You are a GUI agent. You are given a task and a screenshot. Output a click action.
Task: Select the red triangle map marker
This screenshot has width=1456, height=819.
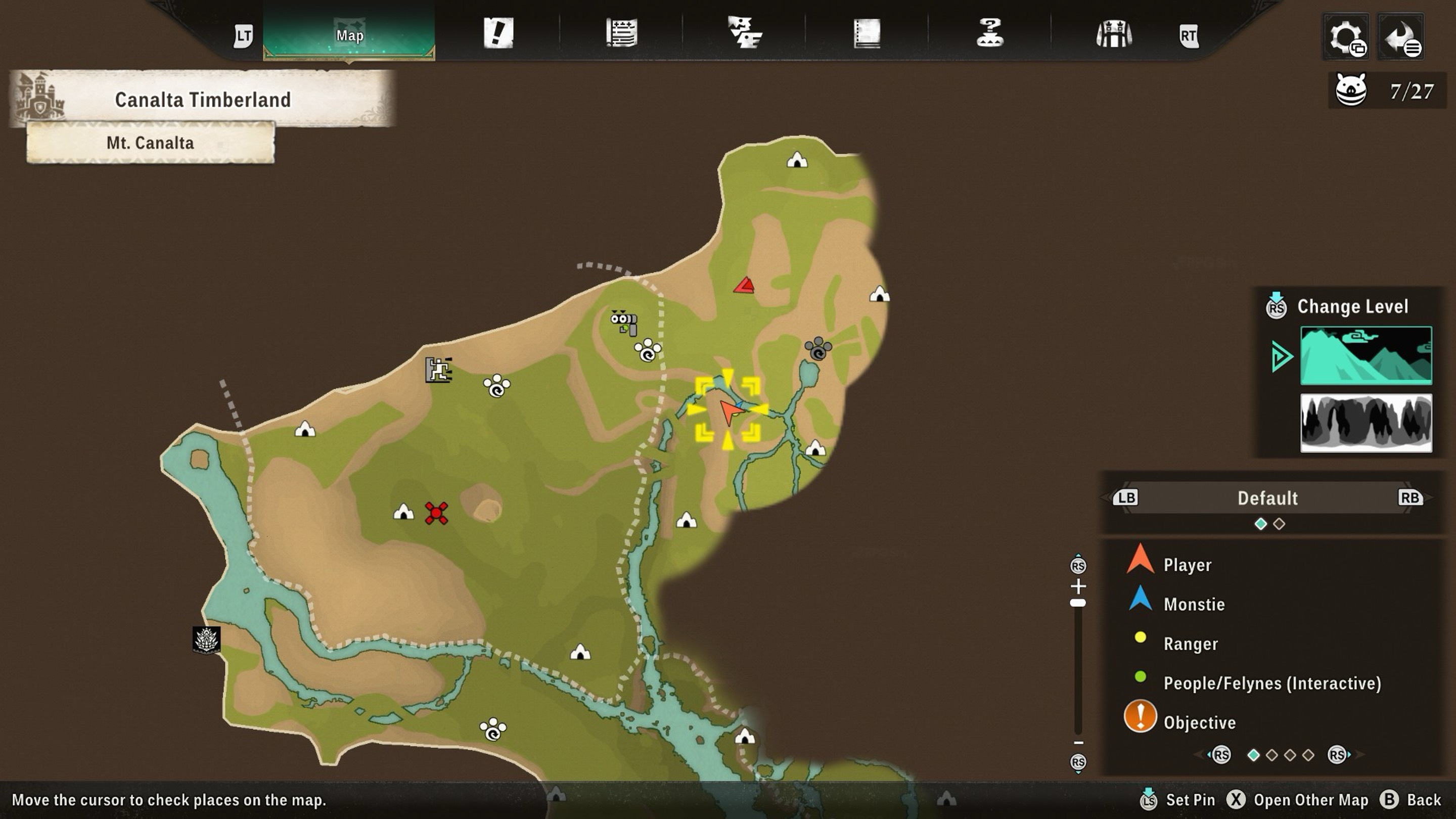tap(744, 286)
